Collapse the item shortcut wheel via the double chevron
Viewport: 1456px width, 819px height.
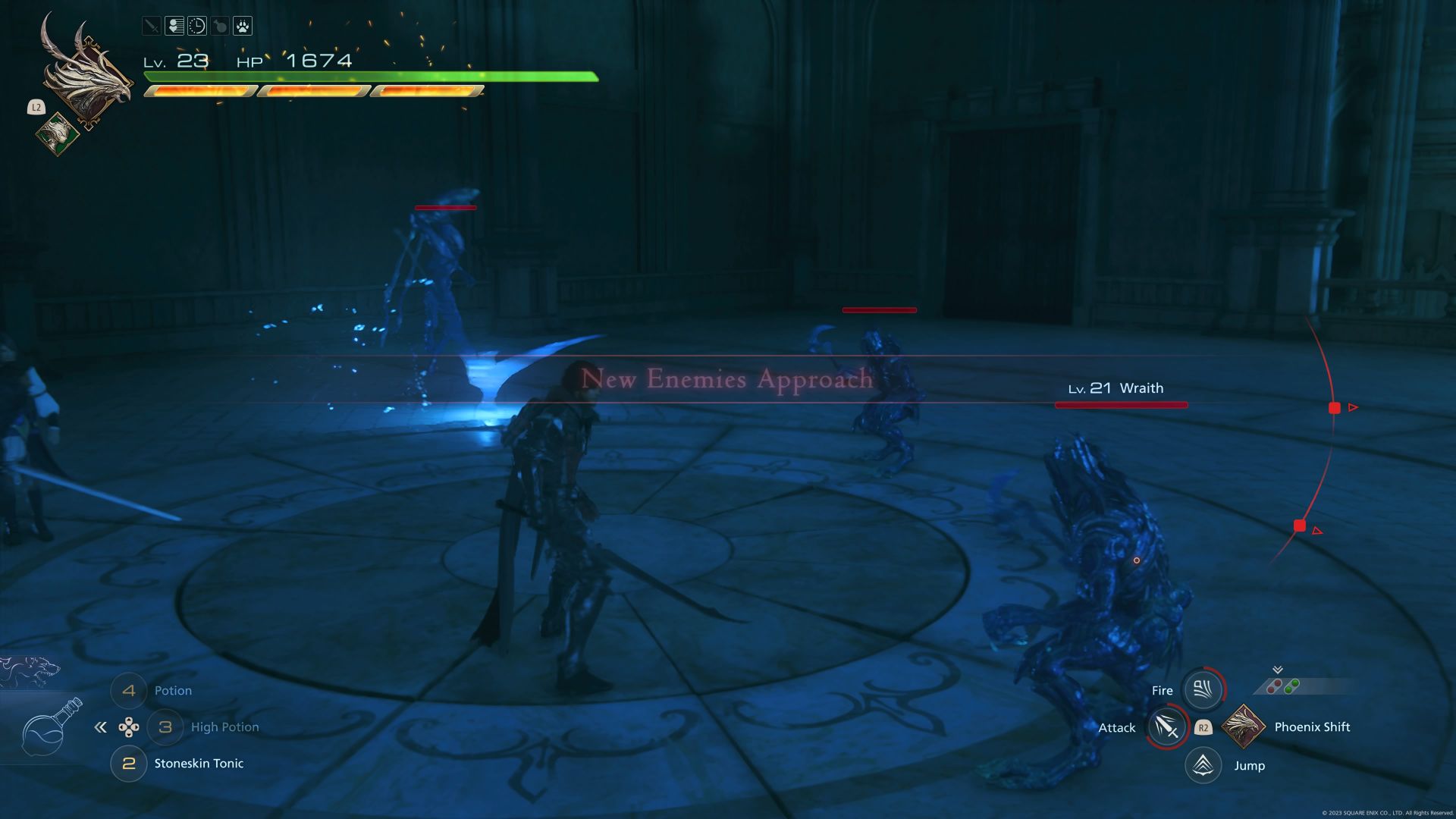coord(101,726)
